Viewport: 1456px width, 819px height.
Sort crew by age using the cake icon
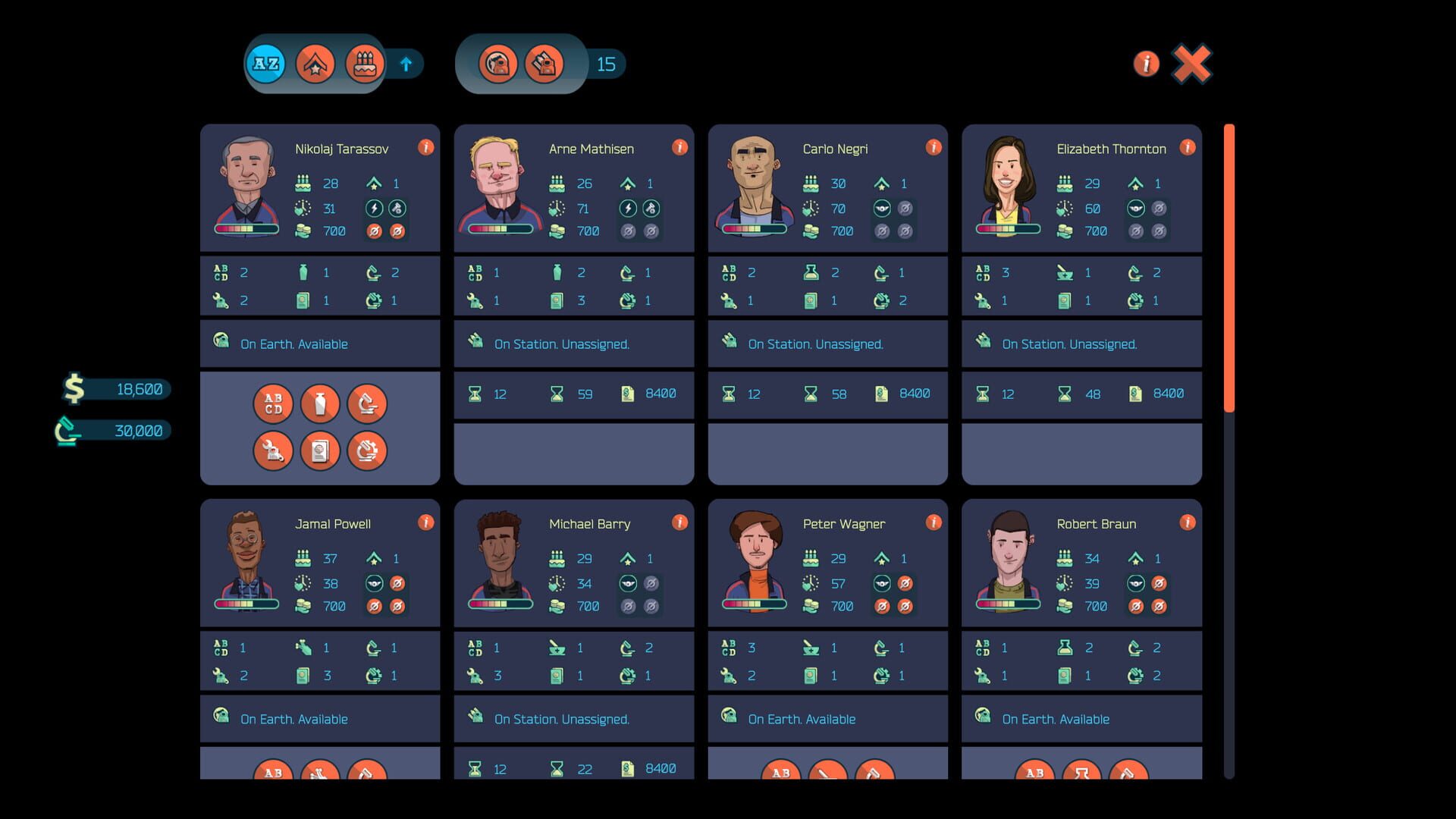[x=365, y=64]
